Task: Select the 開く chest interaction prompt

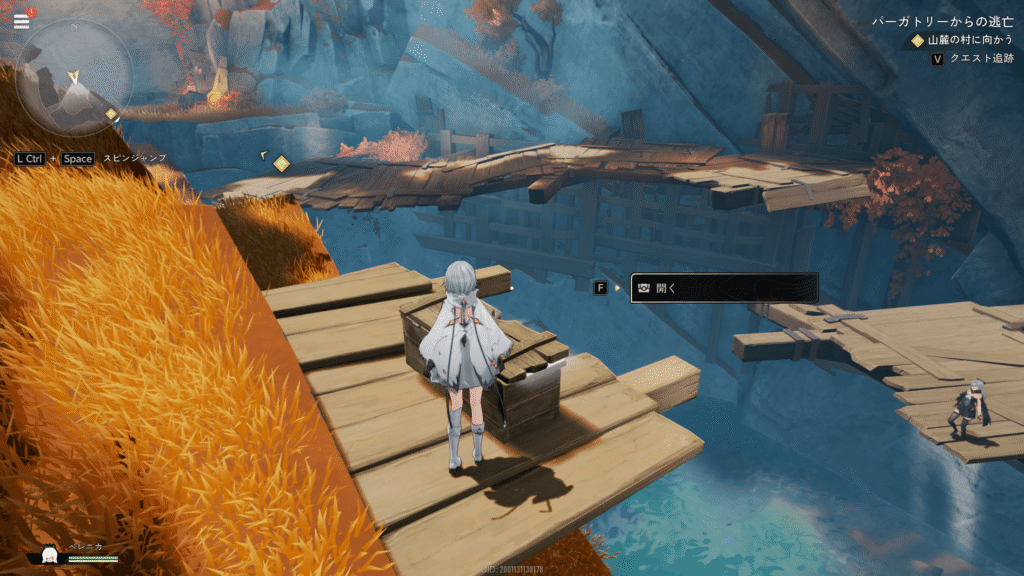Action: 724,288
